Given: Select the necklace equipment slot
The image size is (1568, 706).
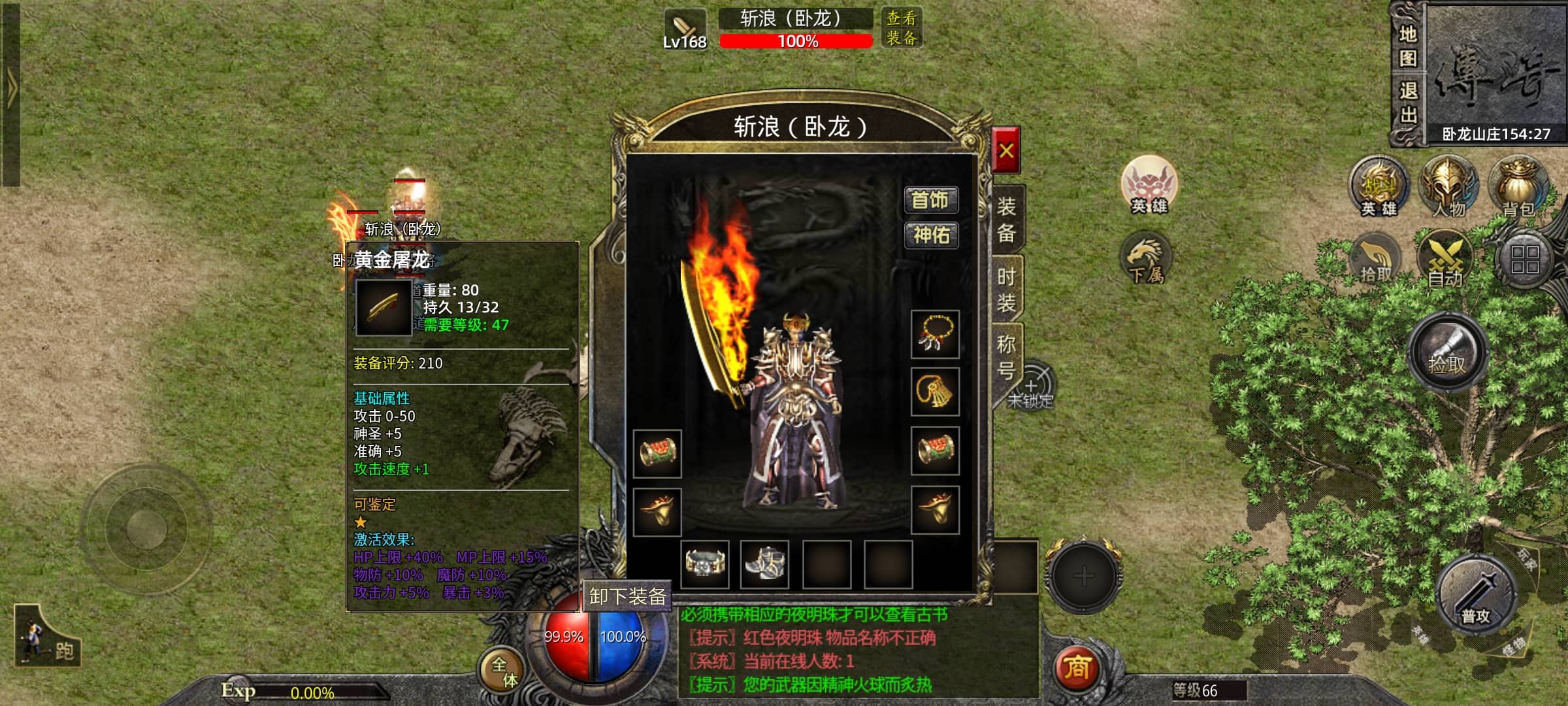Looking at the screenshot, I should (x=935, y=334).
